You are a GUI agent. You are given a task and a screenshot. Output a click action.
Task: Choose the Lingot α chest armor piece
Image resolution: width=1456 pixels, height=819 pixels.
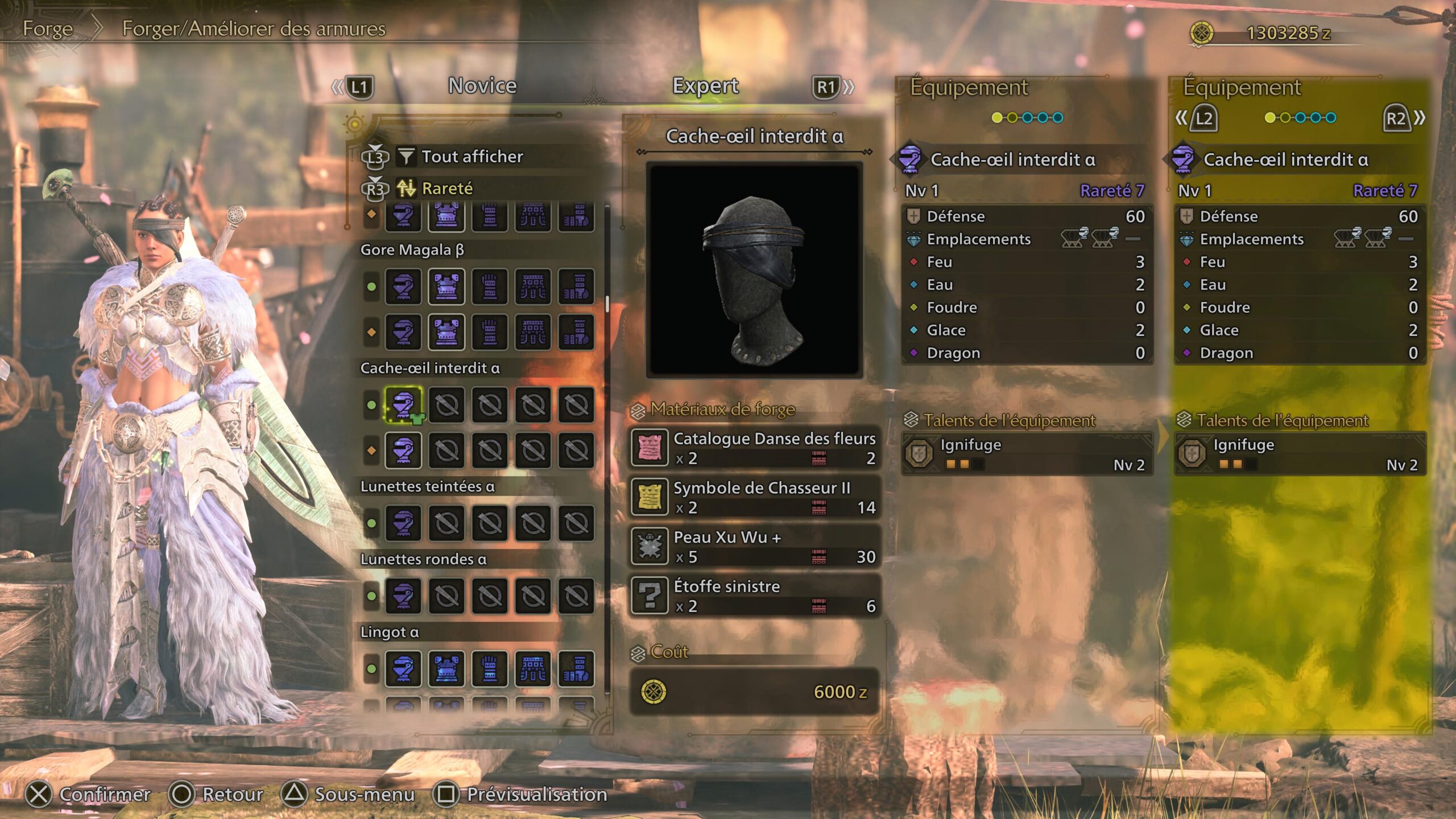tap(446, 668)
